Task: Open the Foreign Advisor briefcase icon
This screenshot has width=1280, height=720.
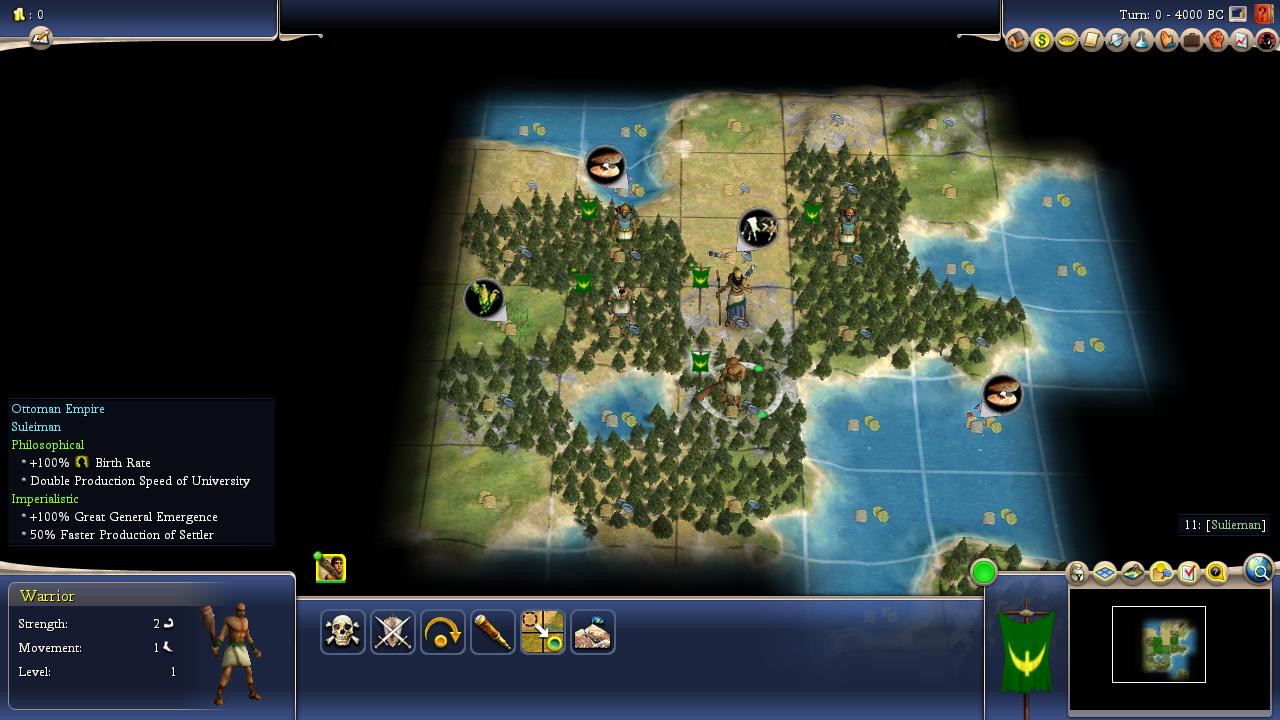Action: [x=1192, y=41]
